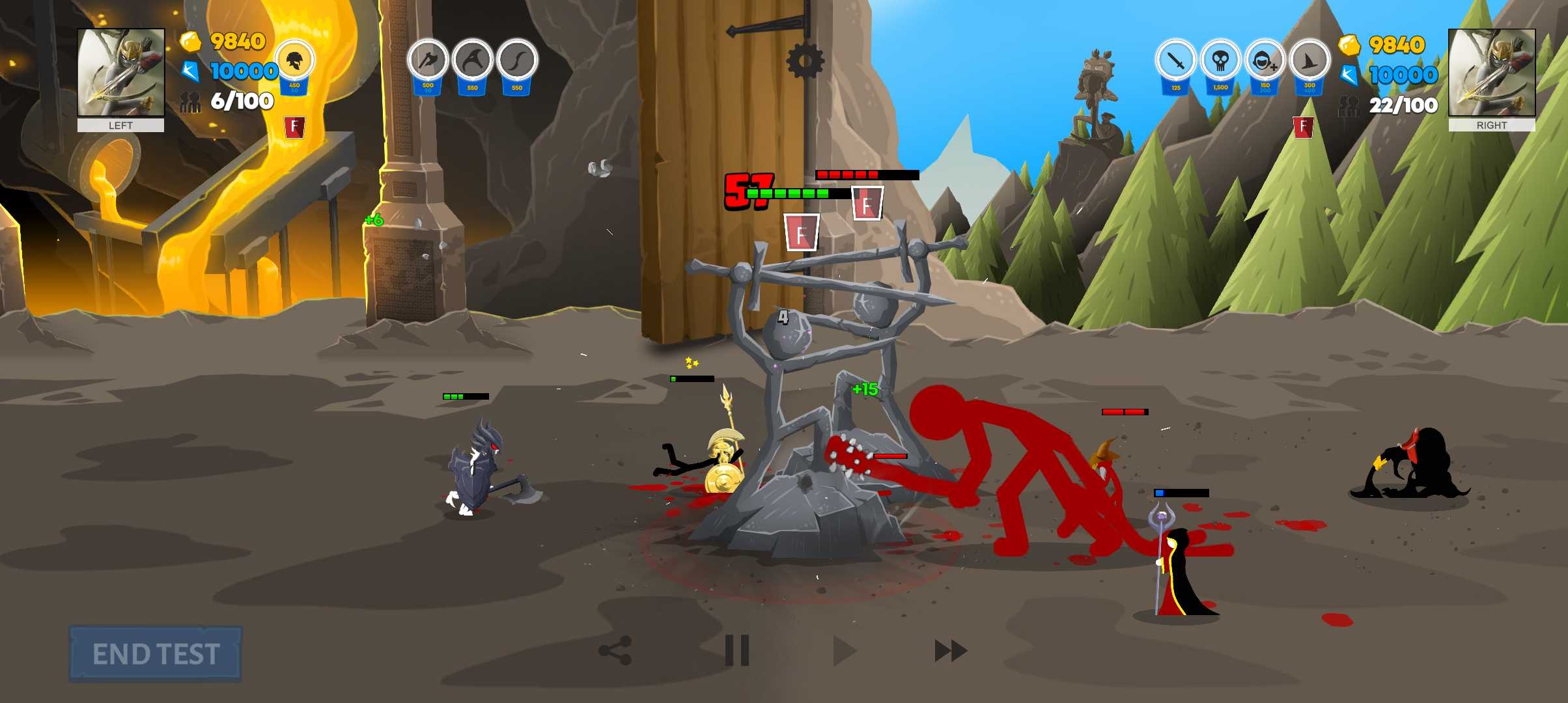Train the sword unit costing 125
Screen dimensions: 1568x703
pos(1176,61)
